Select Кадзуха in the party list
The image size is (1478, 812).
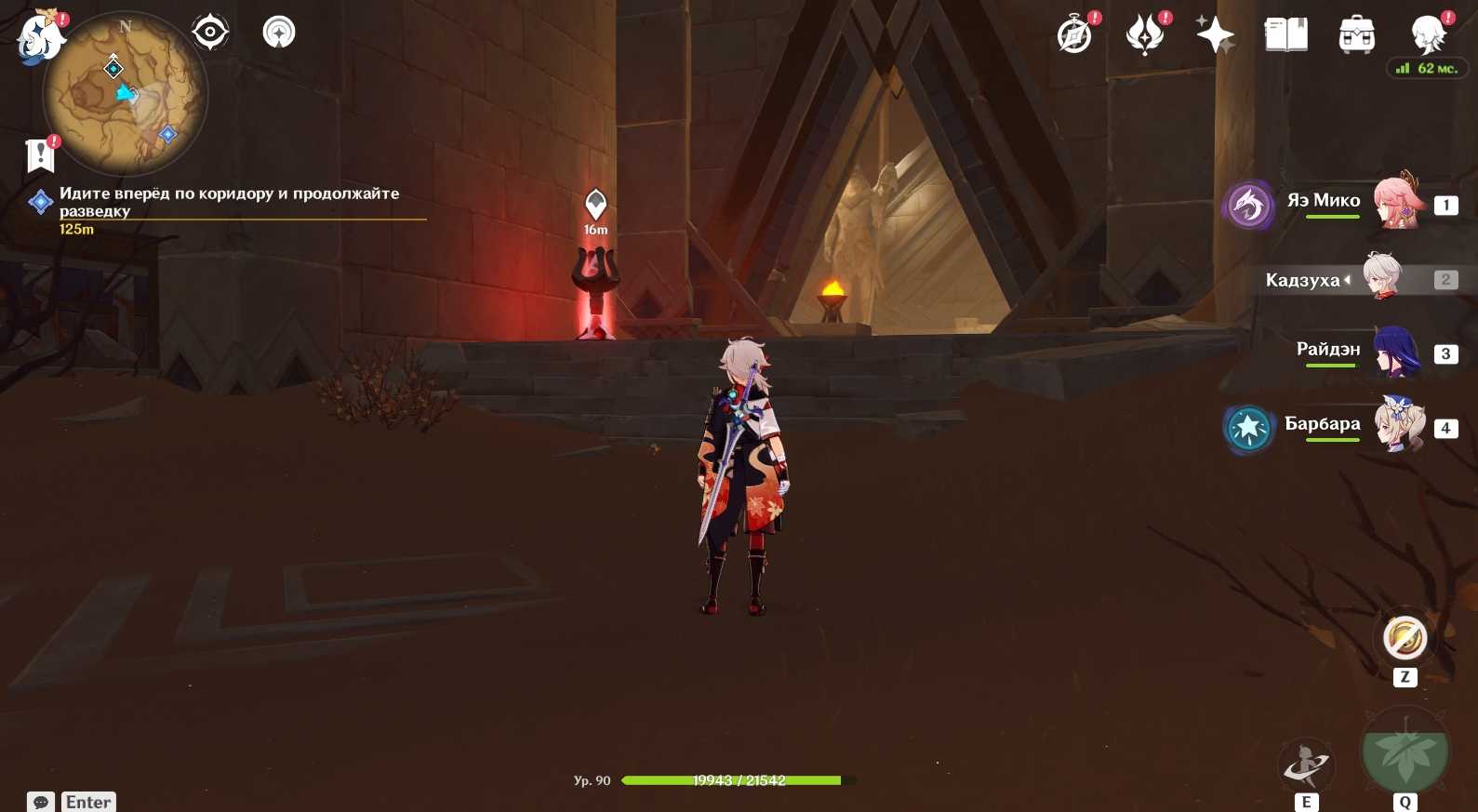[x=1382, y=277]
